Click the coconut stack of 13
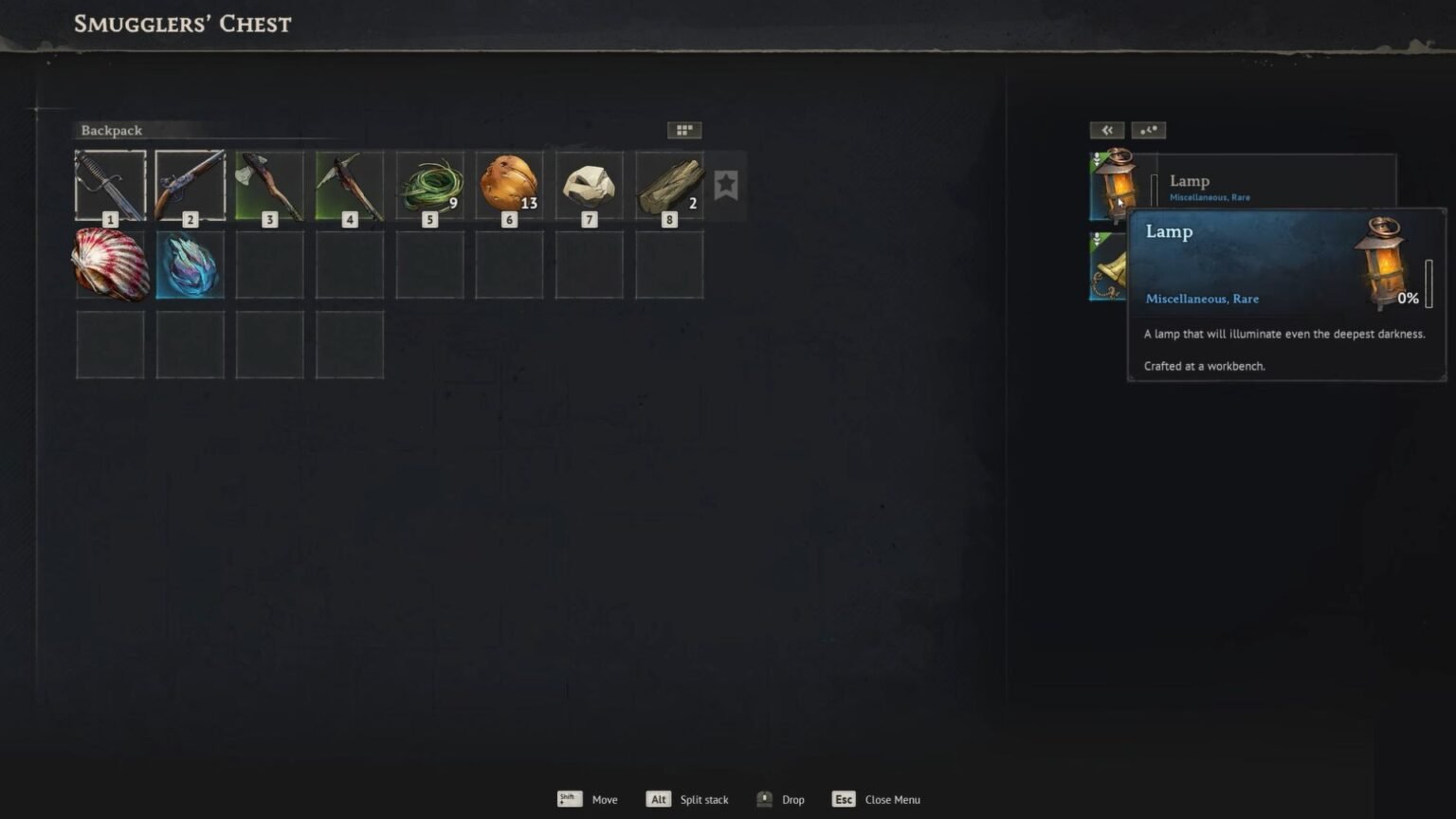This screenshot has width=1456, height=819. [509, 185]
